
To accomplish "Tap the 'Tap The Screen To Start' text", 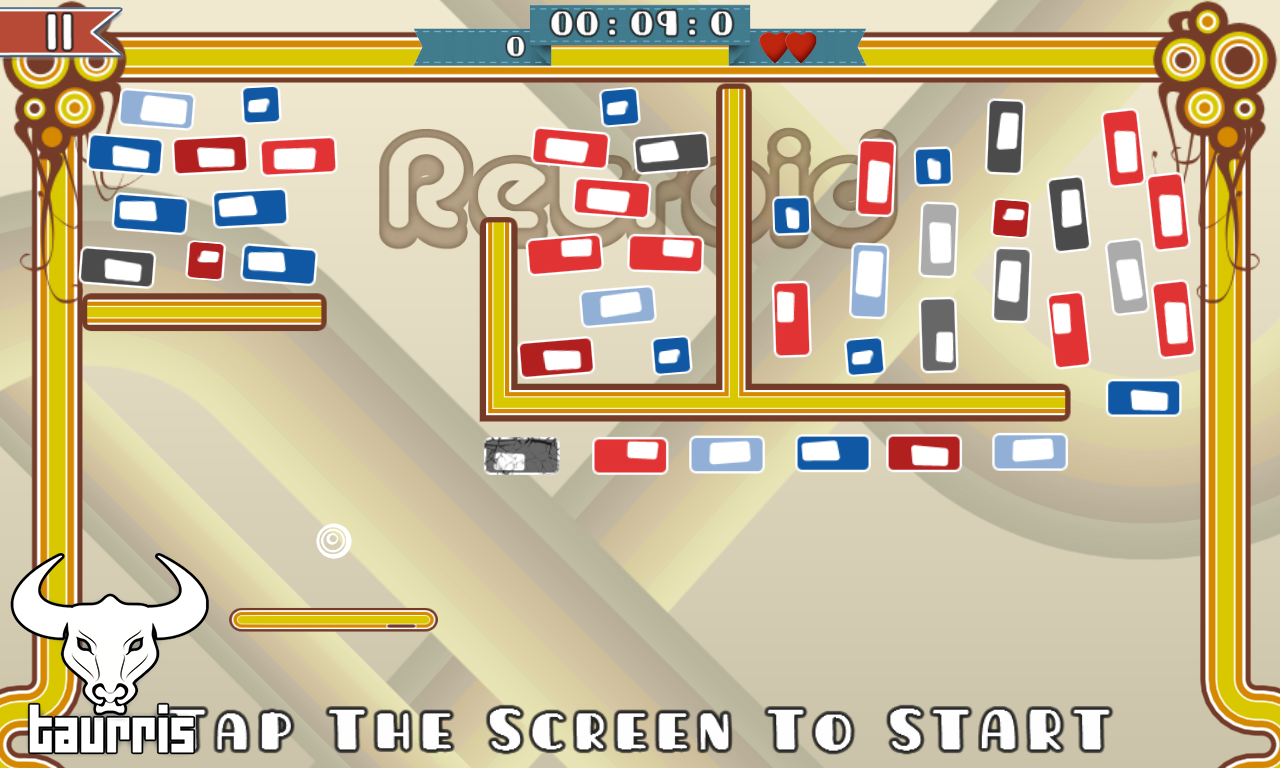I will (650, 728).
